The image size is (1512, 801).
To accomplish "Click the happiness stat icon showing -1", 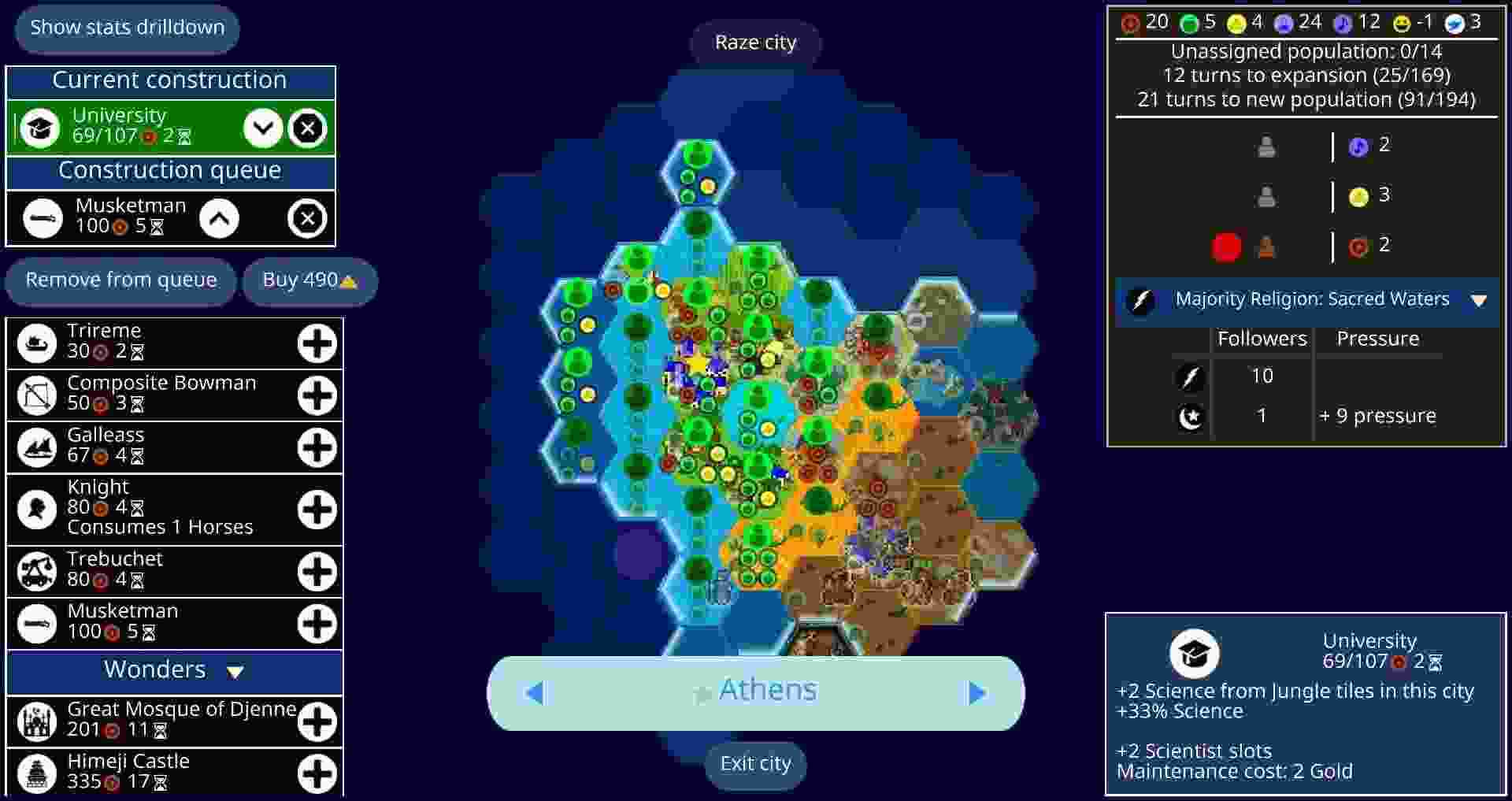I will (1403, 22).
